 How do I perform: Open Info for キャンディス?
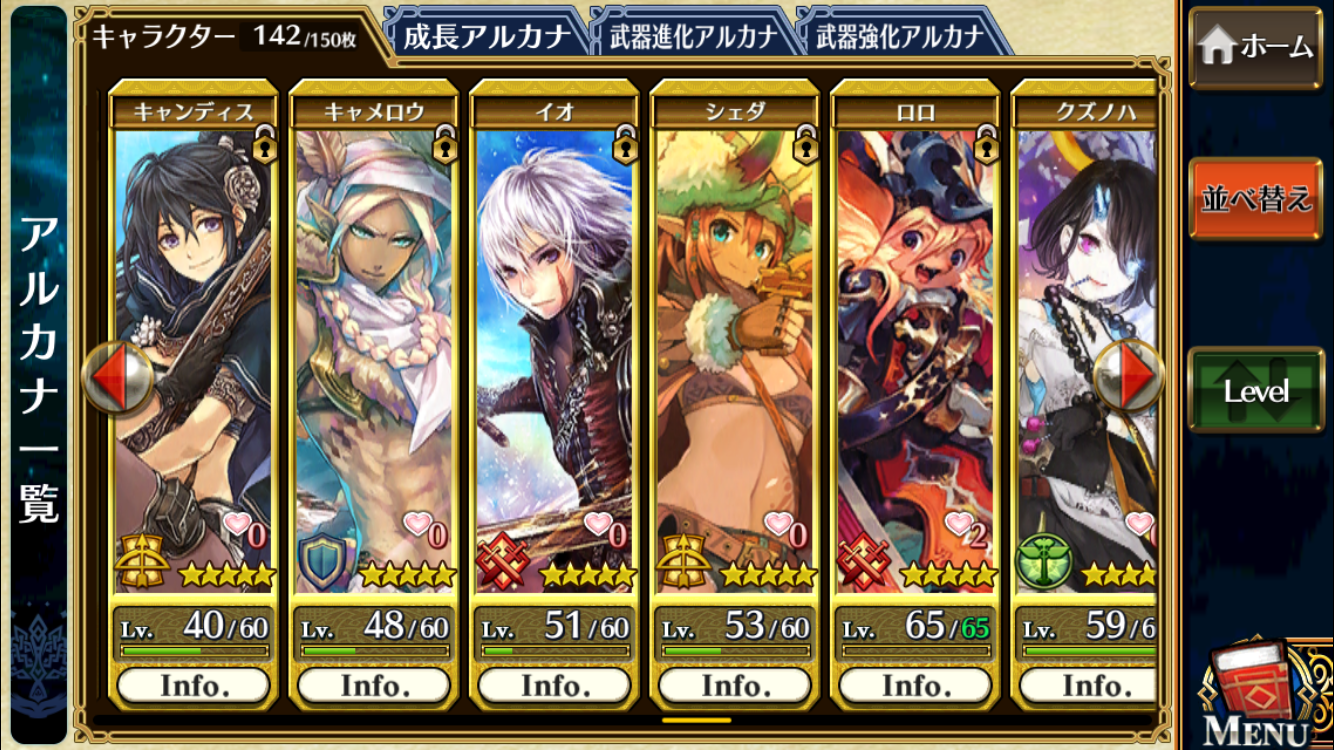[x=193, y=686]
